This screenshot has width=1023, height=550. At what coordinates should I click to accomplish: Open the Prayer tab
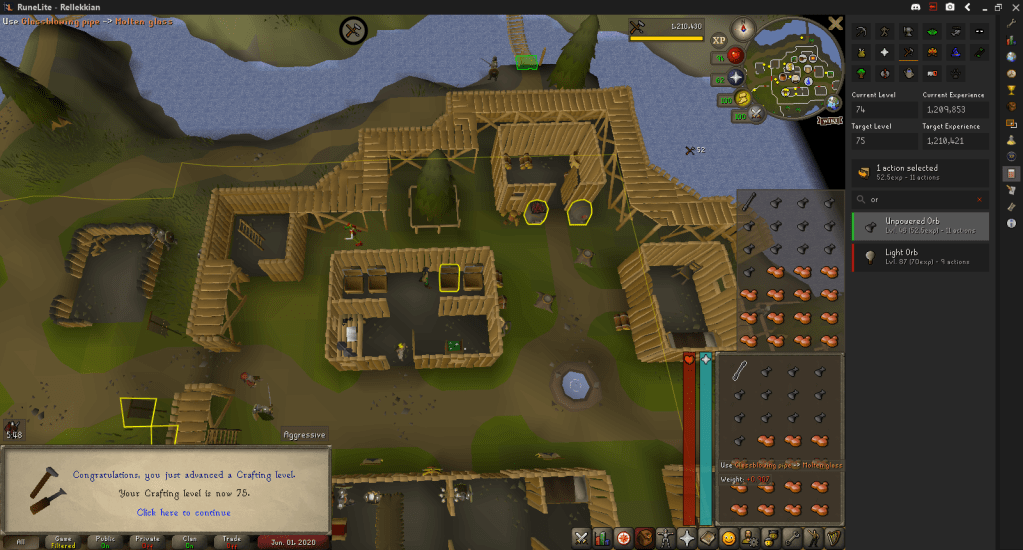(x=686, y=538)
